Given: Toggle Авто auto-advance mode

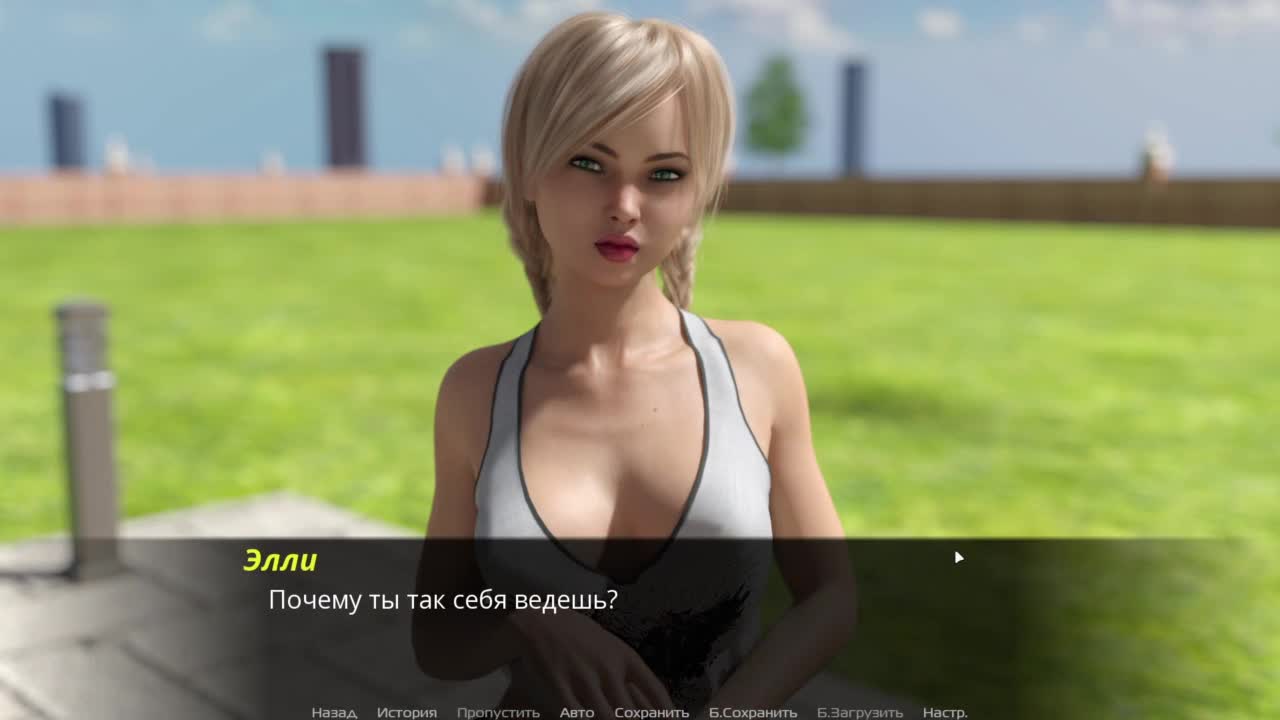Looking at the screenshot, I should point(577,712).
